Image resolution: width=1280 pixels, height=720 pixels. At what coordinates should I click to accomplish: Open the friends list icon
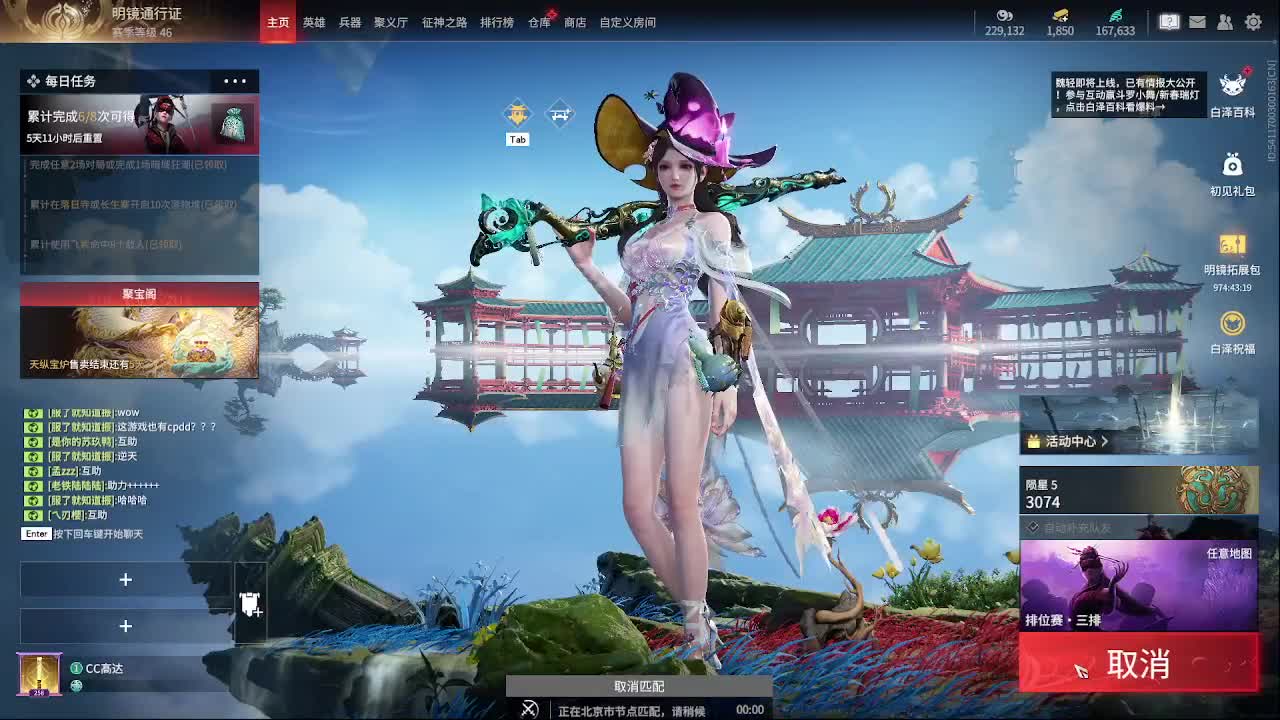click(x=1224, y=21)
